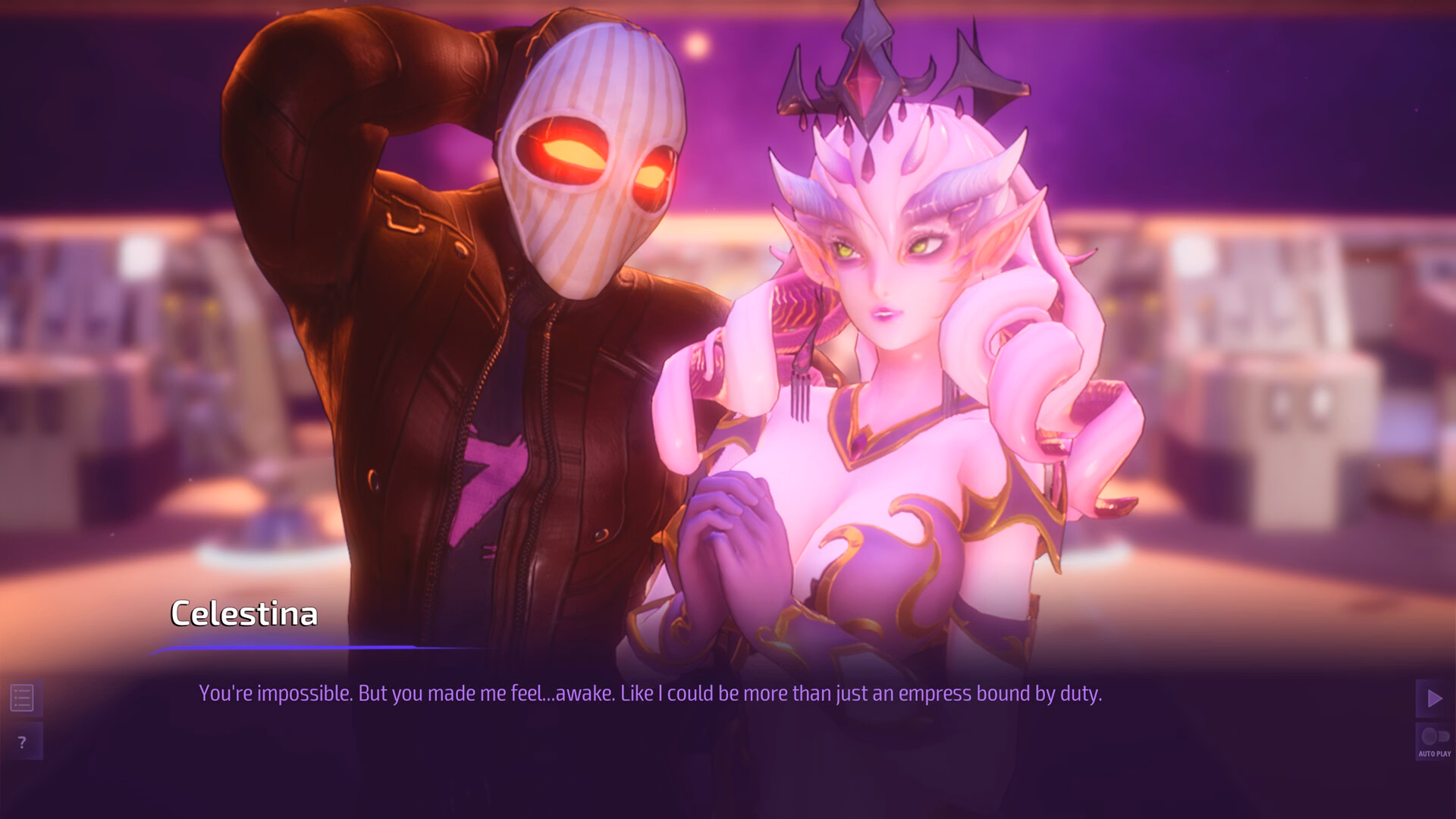Click Celestina's name label
Viewport: 1456px width, 819px height.
point(244,613)
